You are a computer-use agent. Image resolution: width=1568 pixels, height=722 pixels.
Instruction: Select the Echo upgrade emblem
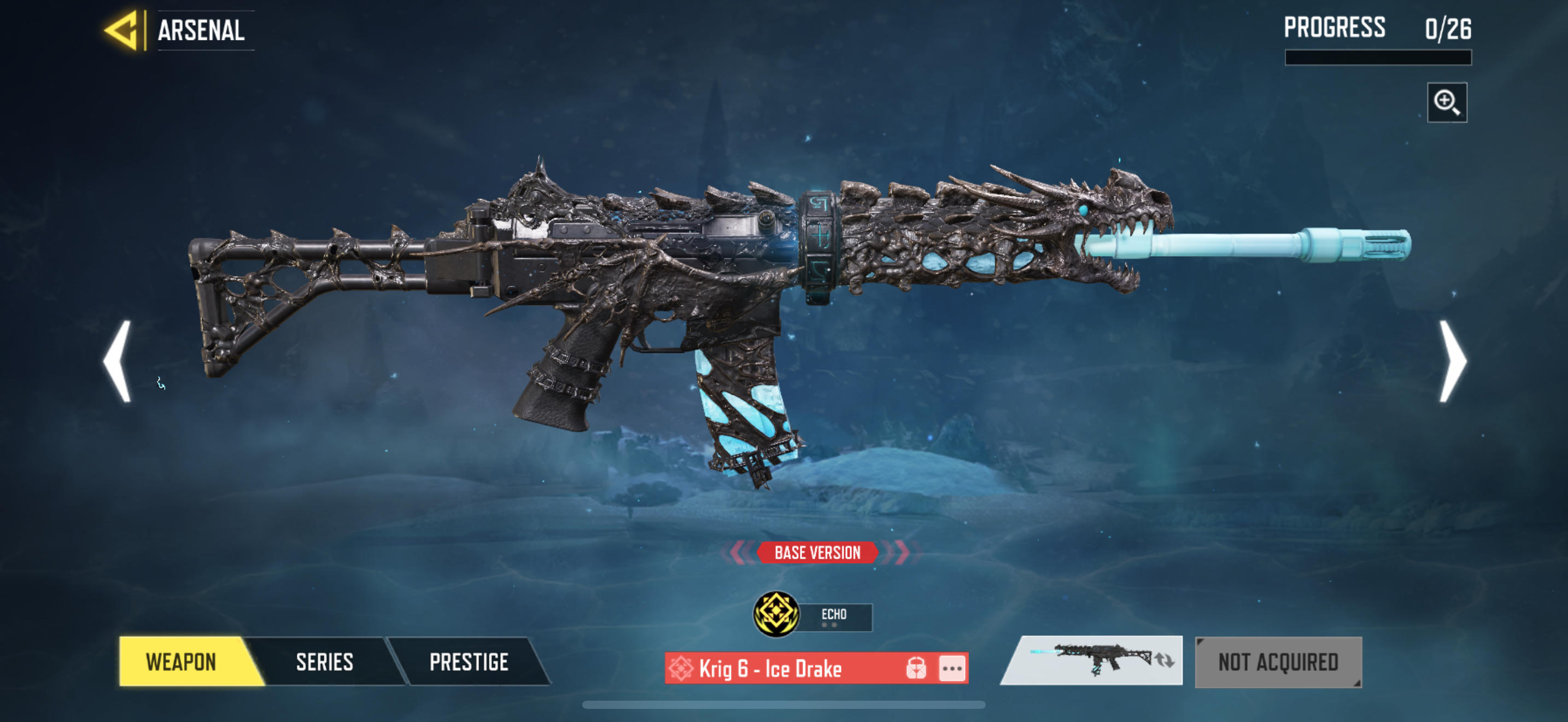pos(776,614)
